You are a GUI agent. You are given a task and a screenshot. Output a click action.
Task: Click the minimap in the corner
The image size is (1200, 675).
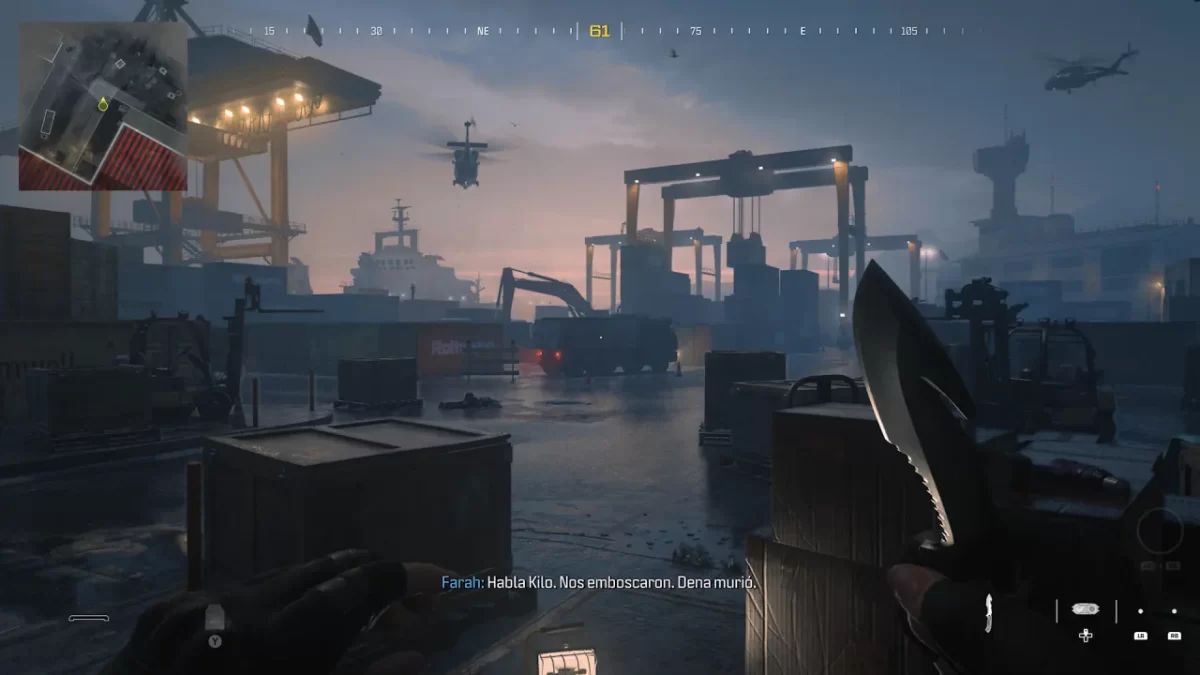[x=103, y=106]
